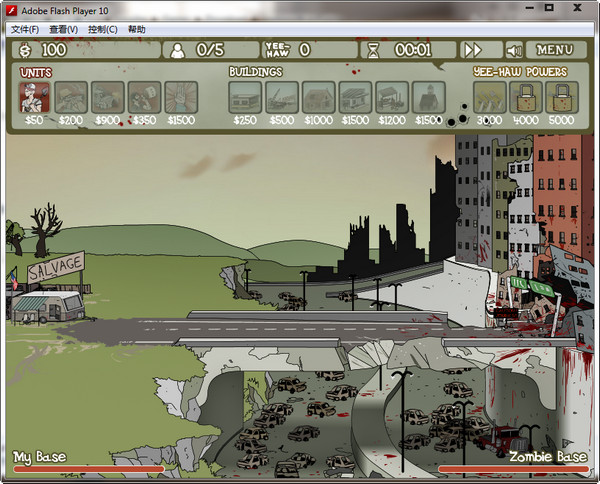Click the locked 5000 Yee-Haw power

(x=561, y=96)
